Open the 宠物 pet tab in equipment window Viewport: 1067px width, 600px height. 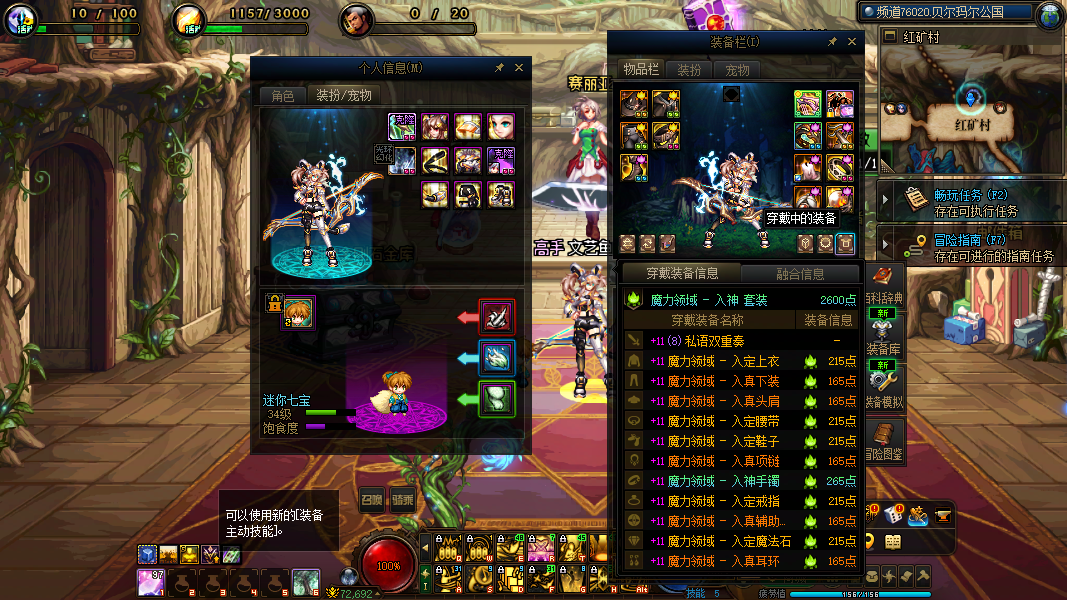[x=737, y=70]
